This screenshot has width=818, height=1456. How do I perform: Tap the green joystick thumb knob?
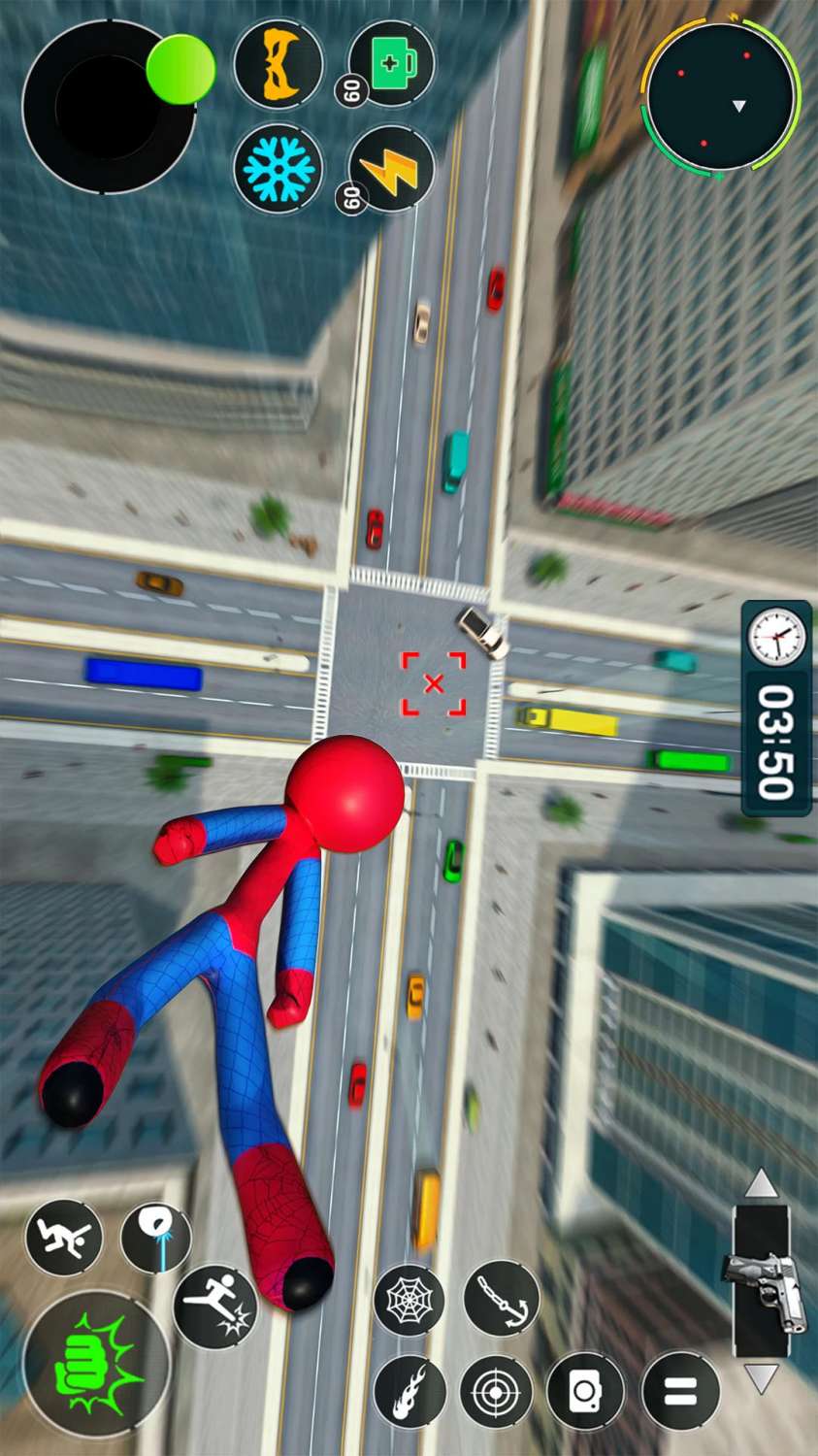[180, 69]
